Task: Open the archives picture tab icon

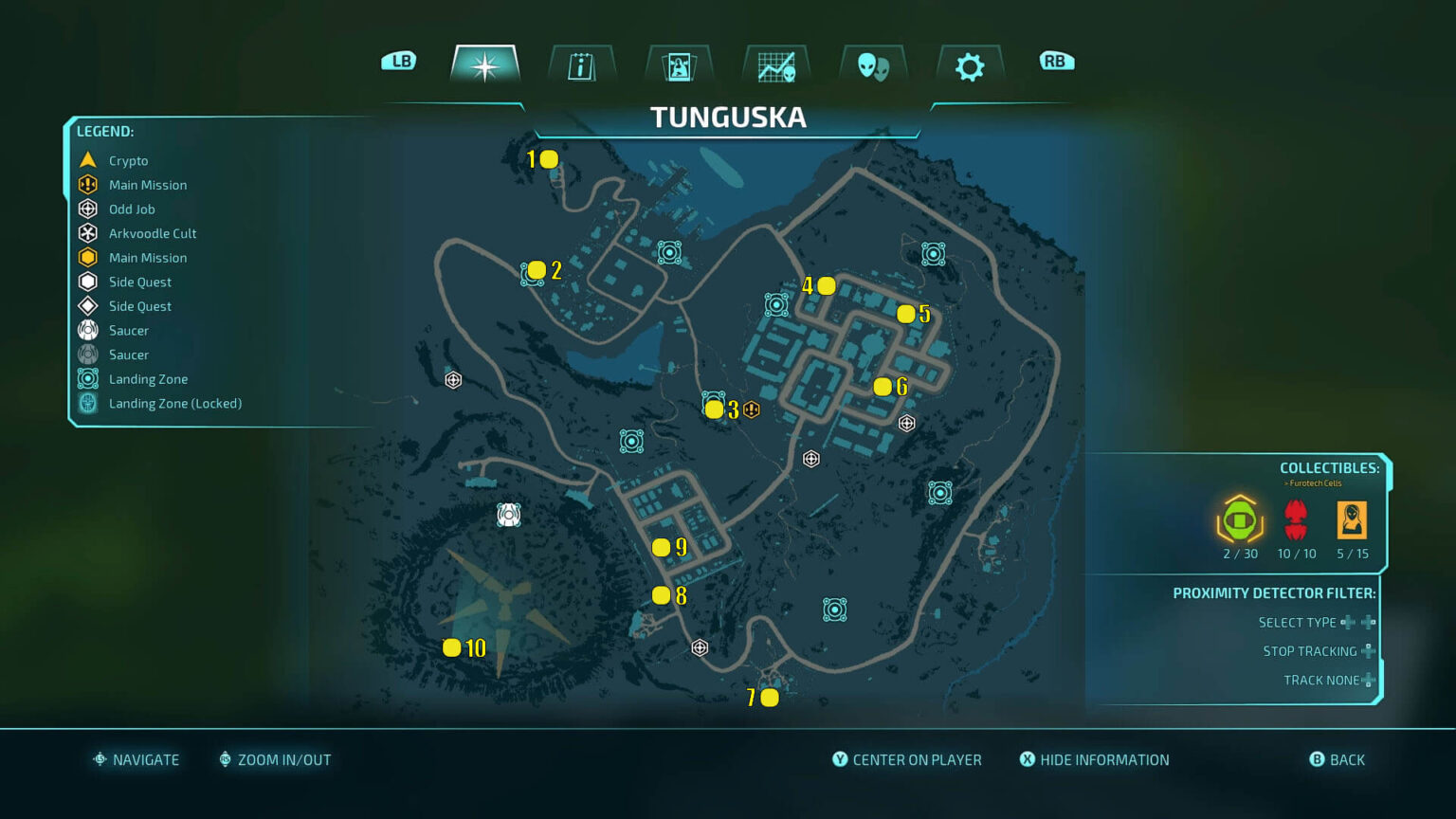Action: tap(679, 64)
